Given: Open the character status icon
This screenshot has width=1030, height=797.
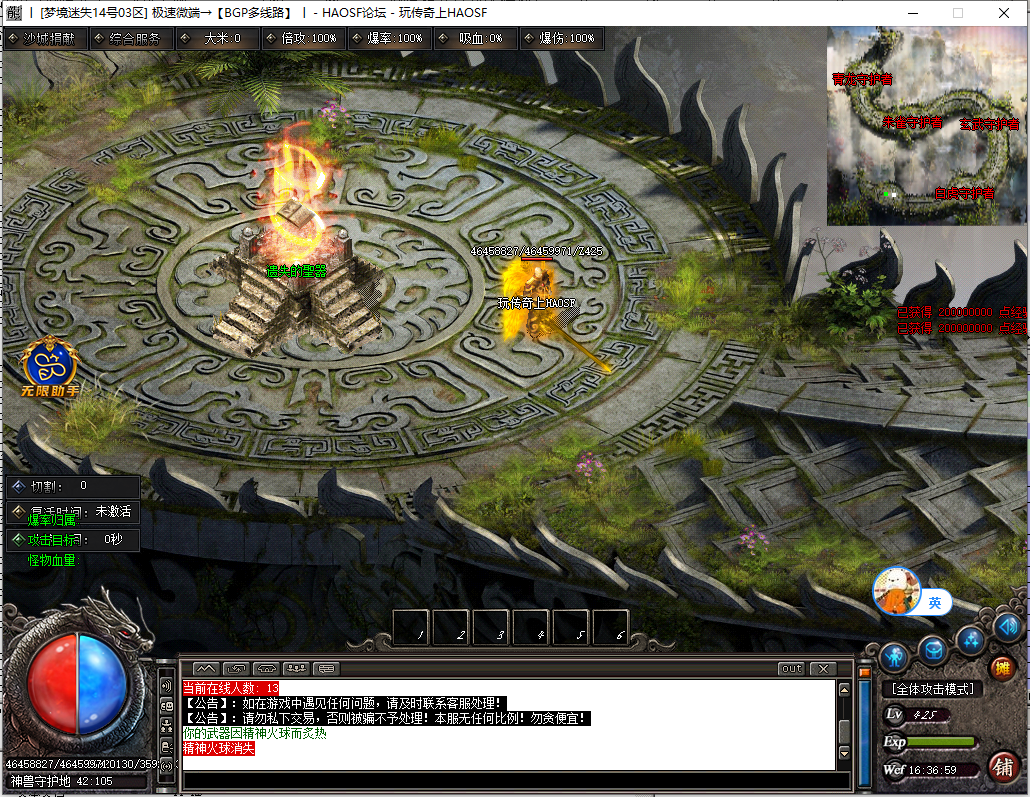Looking at the screenshot, I should (894, 657).
